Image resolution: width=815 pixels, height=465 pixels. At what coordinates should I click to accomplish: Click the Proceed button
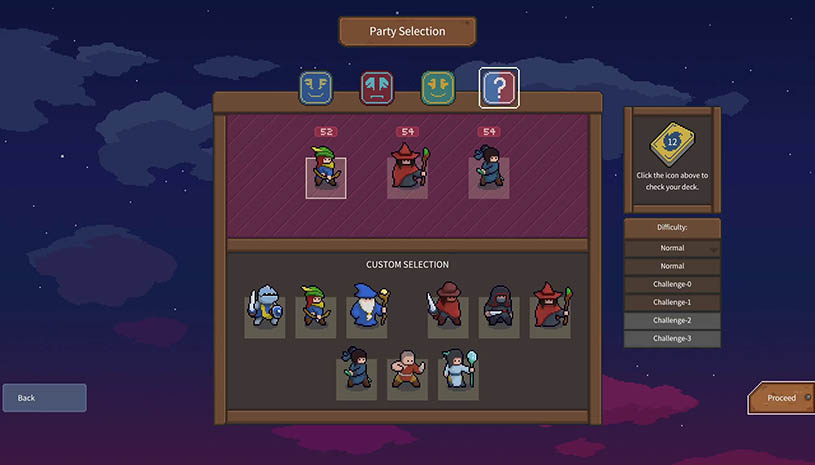click(x=782, y=398)
